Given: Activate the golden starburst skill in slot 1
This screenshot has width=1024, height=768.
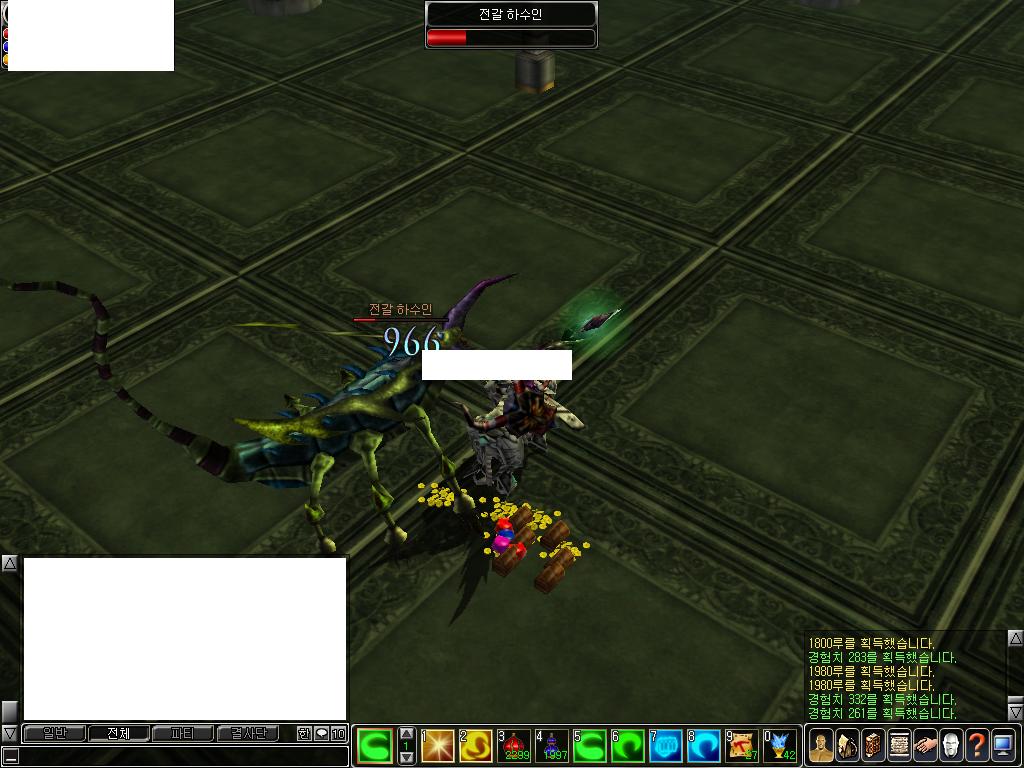Looking at the screenshot, I should pyautogui.click(x=438, y=745).
